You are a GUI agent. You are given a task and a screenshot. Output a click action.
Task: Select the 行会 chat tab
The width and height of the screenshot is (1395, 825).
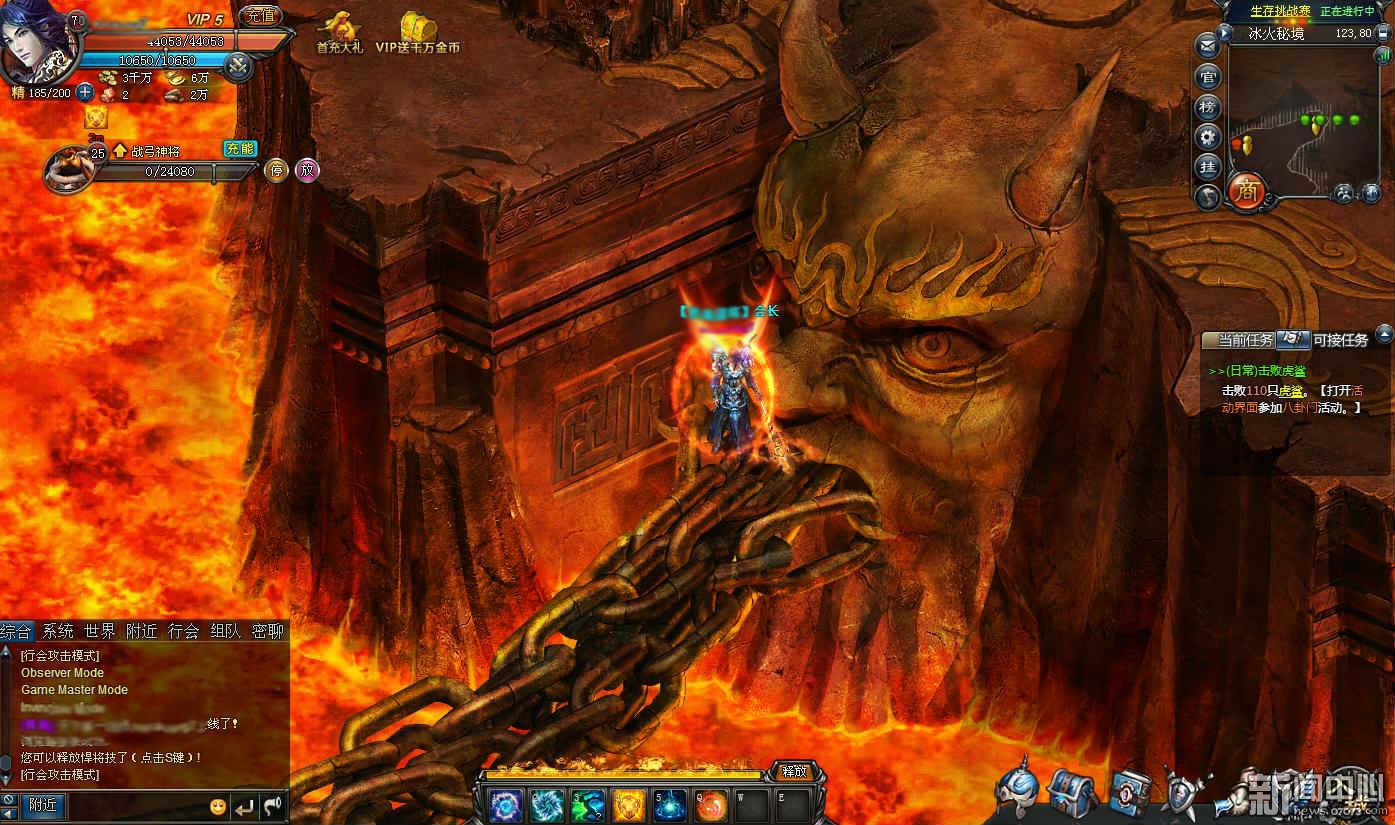(183, 631)
